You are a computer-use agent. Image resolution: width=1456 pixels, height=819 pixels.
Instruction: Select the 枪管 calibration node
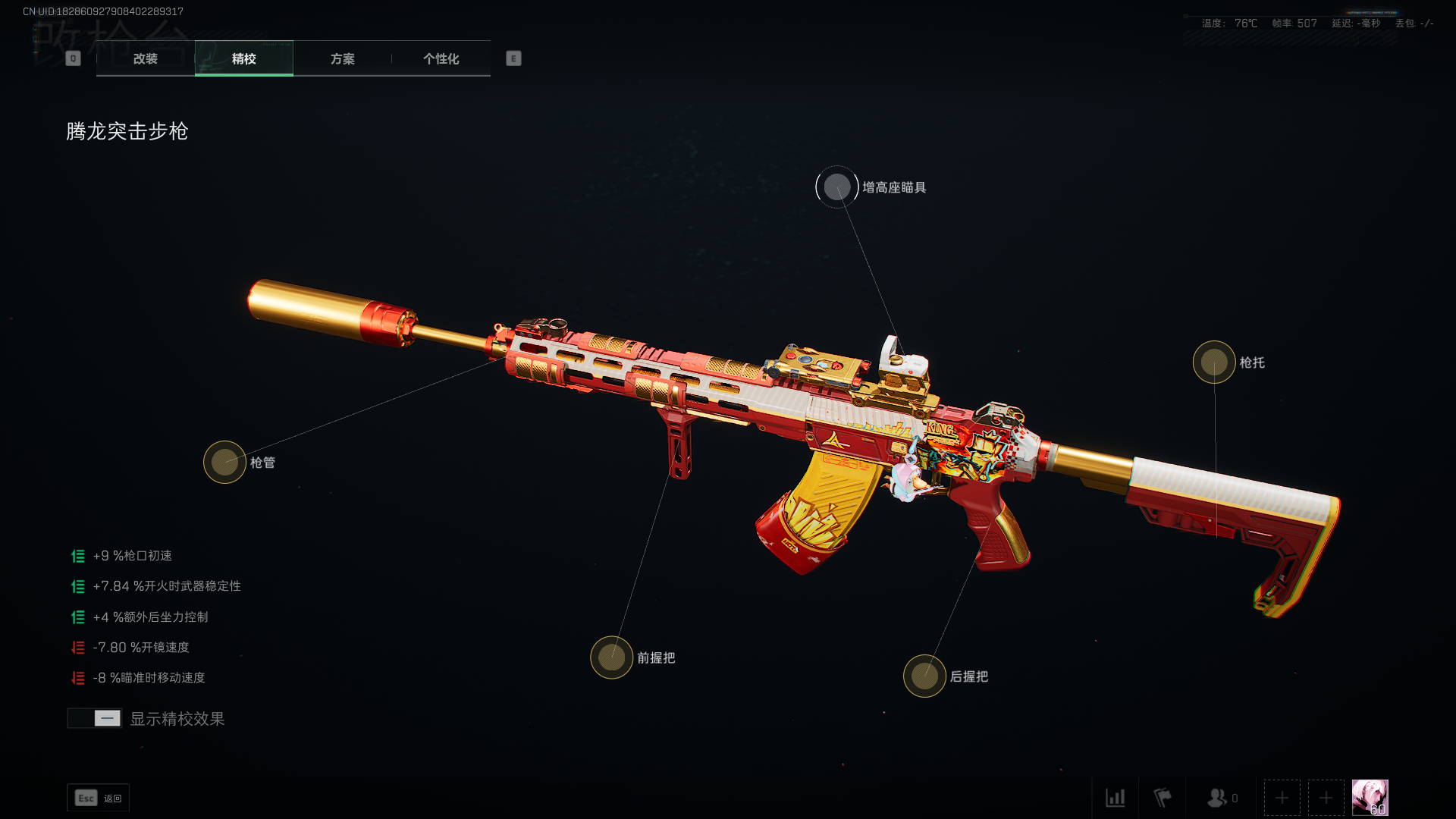pos(224,462)
